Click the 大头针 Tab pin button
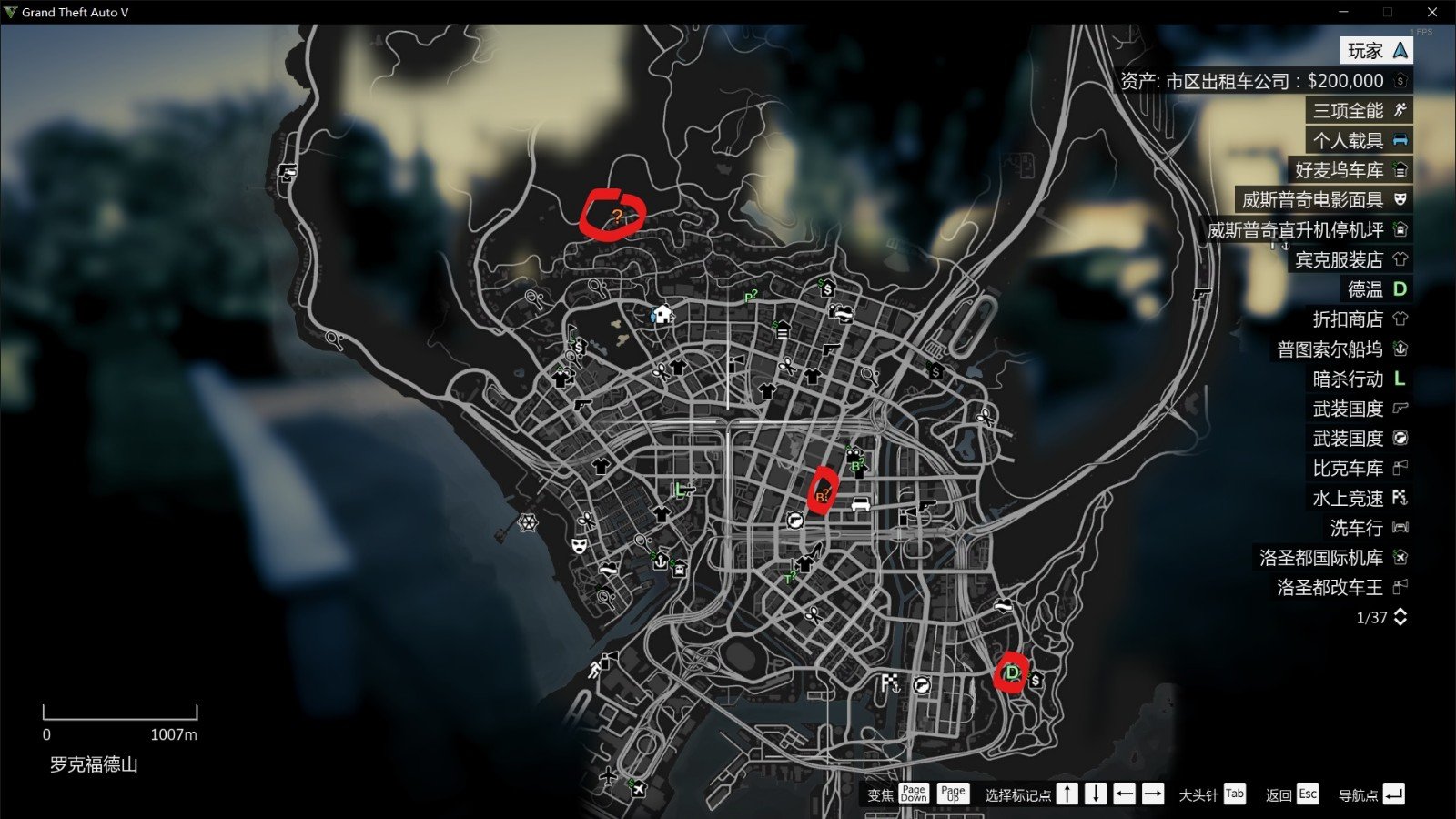Screen dimensions: 1456x819 tap(1235, 794)
